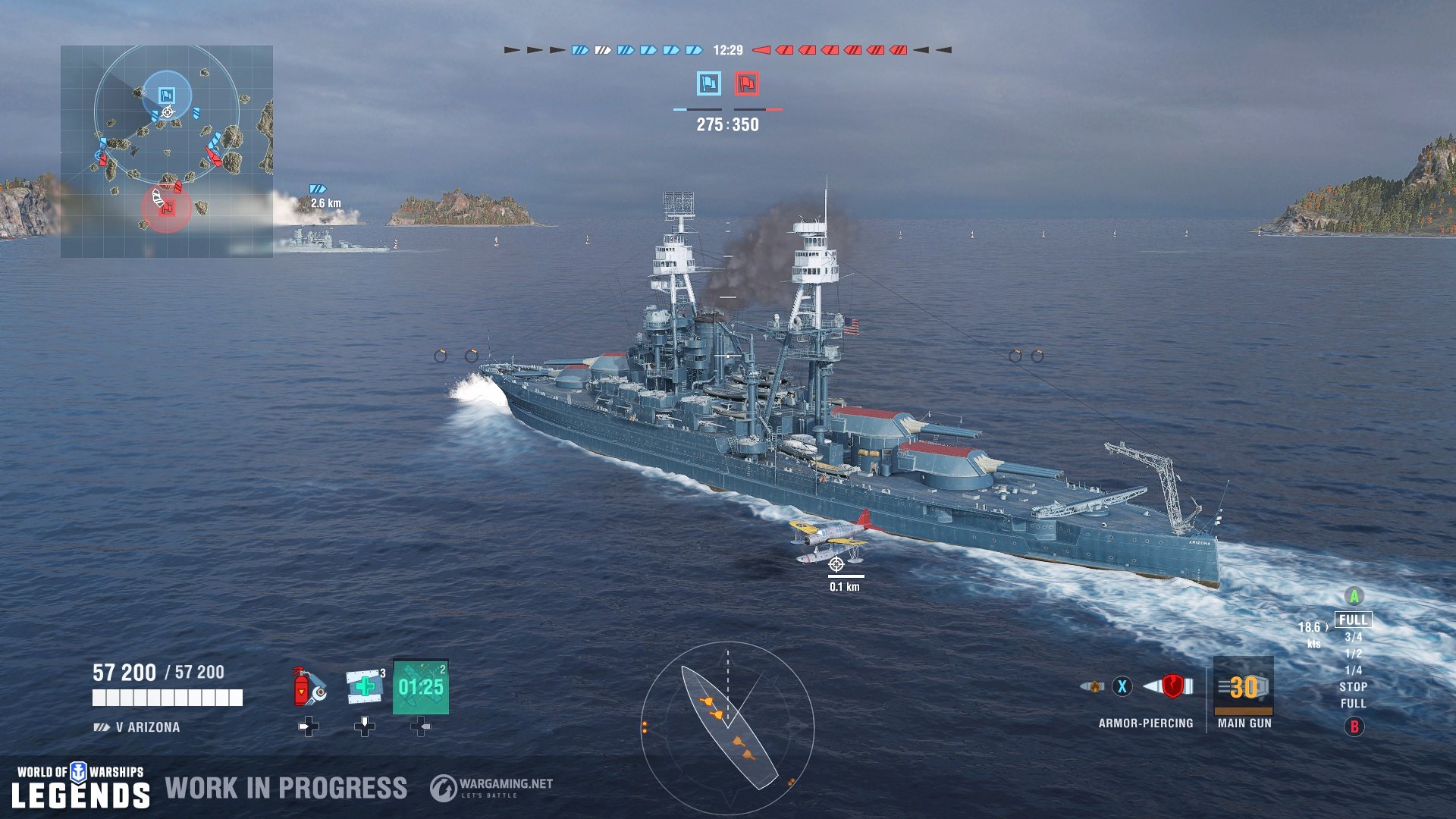Toggle the spotted ally marker at 2.6 km
This screenshot has width=1456, height=819.
318,190
